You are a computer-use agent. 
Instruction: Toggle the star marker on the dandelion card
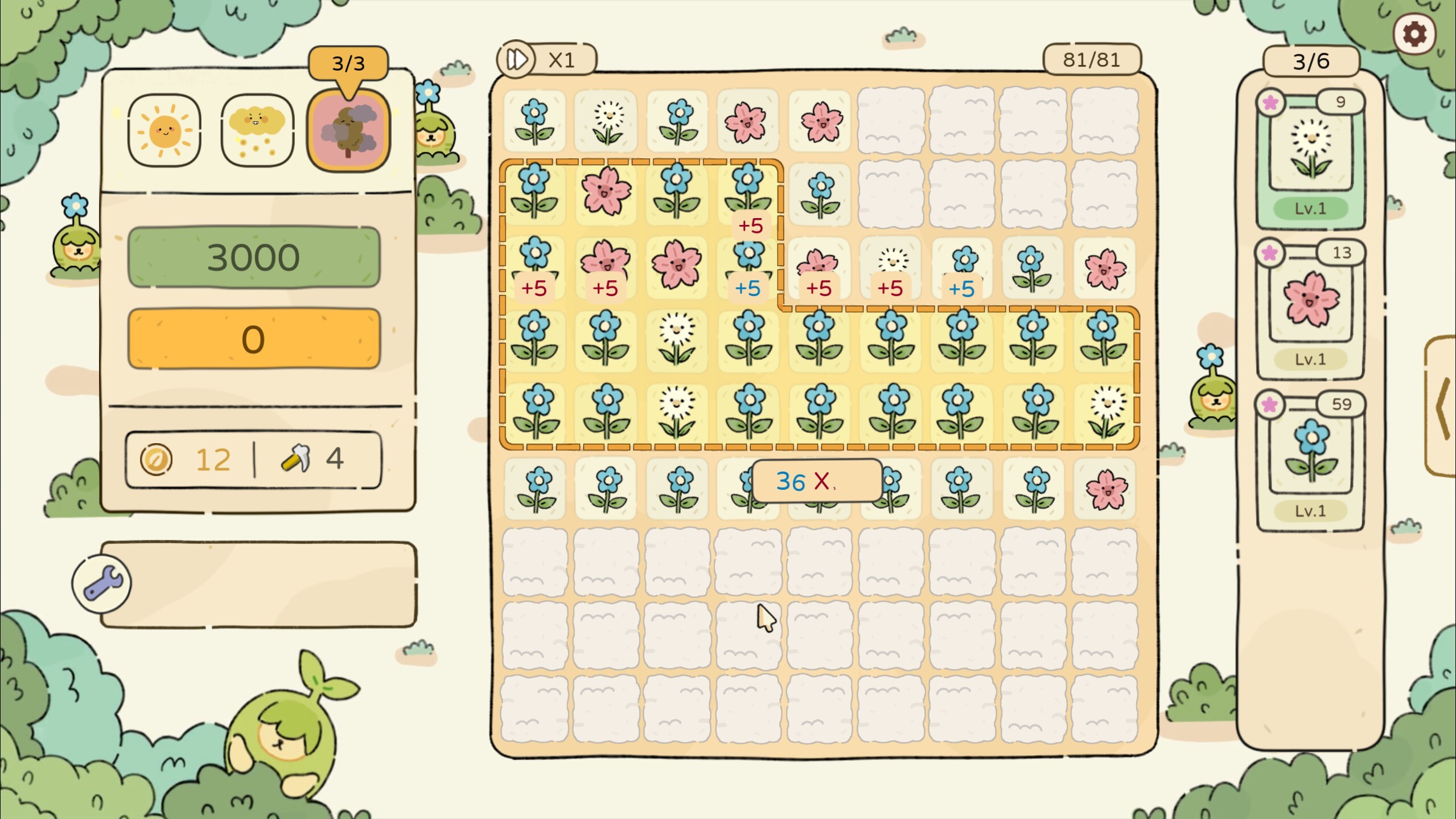1271,103
